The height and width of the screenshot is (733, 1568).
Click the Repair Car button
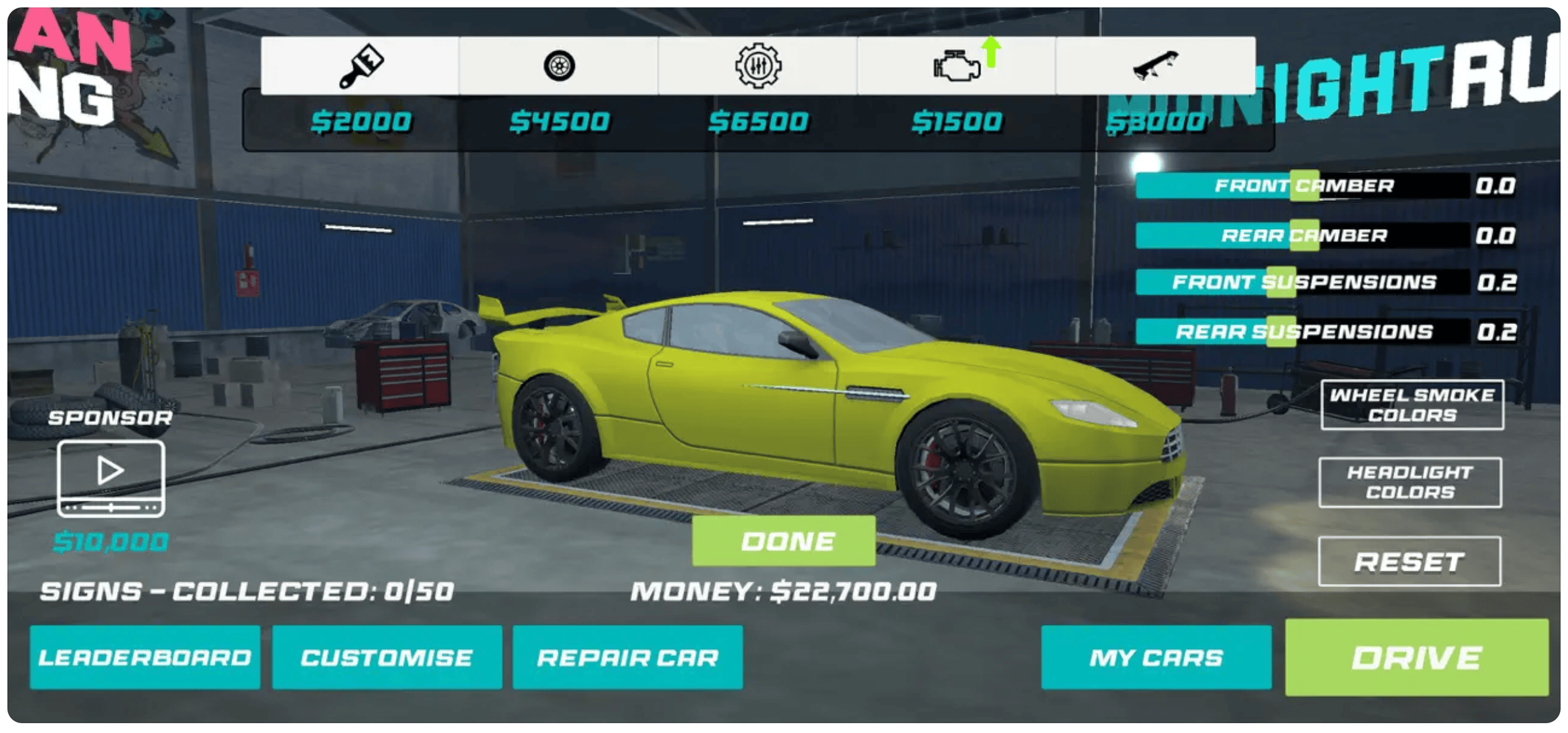627,657
